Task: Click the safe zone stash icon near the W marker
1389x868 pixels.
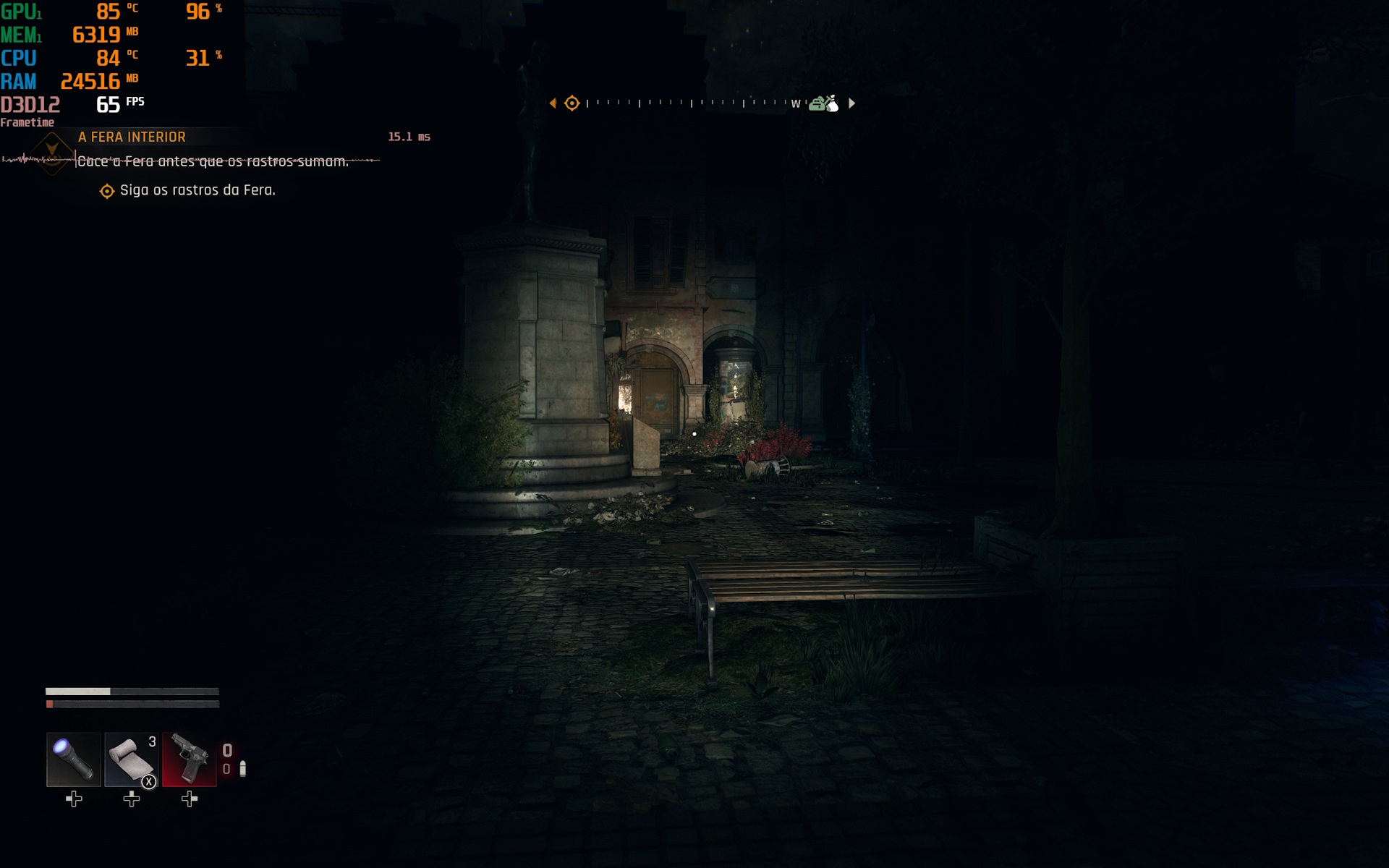Action: (823, 103)
